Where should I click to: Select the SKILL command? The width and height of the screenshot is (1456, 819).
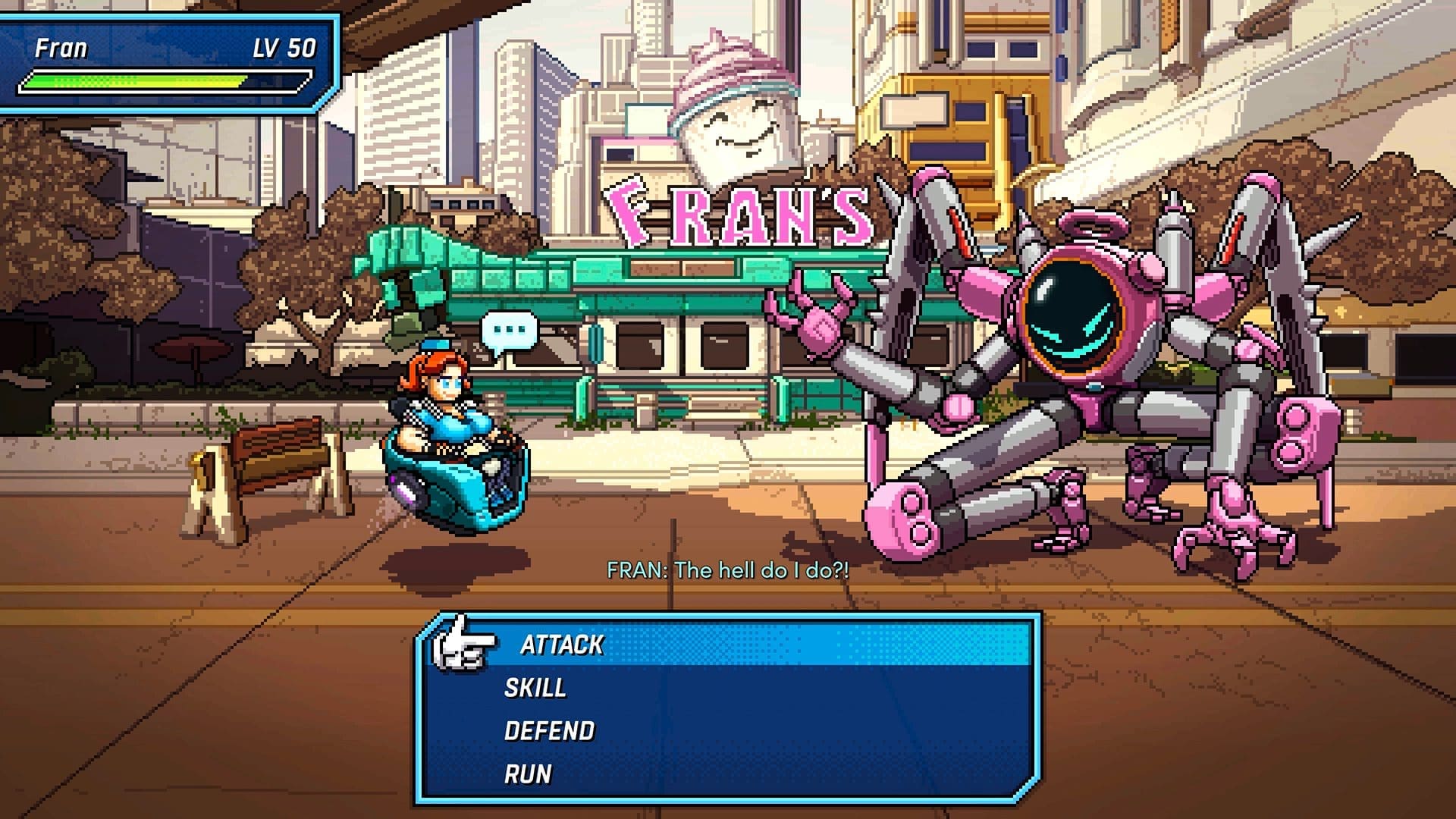[535, 688]
